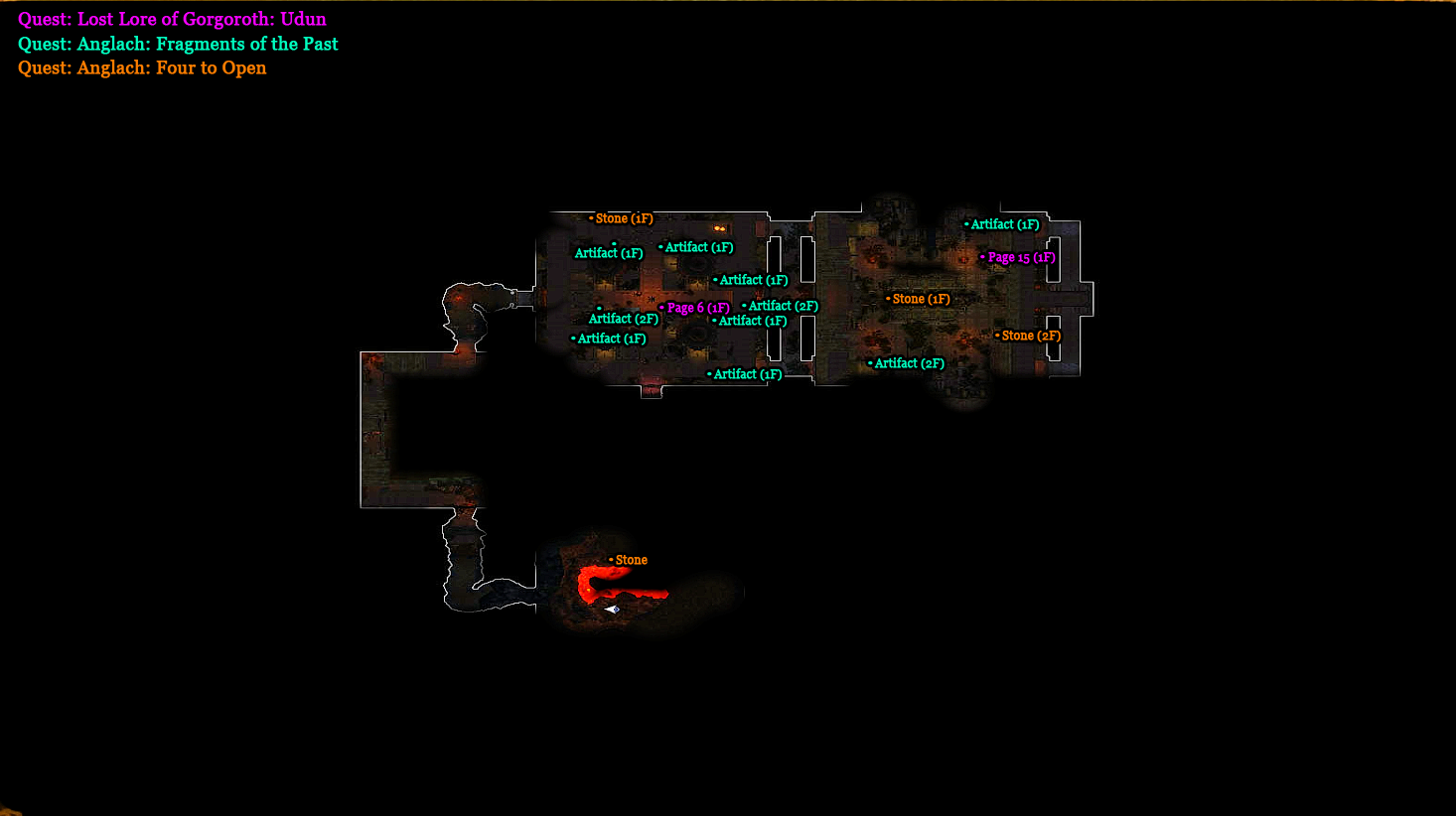The width and height of the screenshot is (1456, 816).
Task: Open the quest 'Lost Lore of Gorgoroth: Udun'
Action: [171, 19]
